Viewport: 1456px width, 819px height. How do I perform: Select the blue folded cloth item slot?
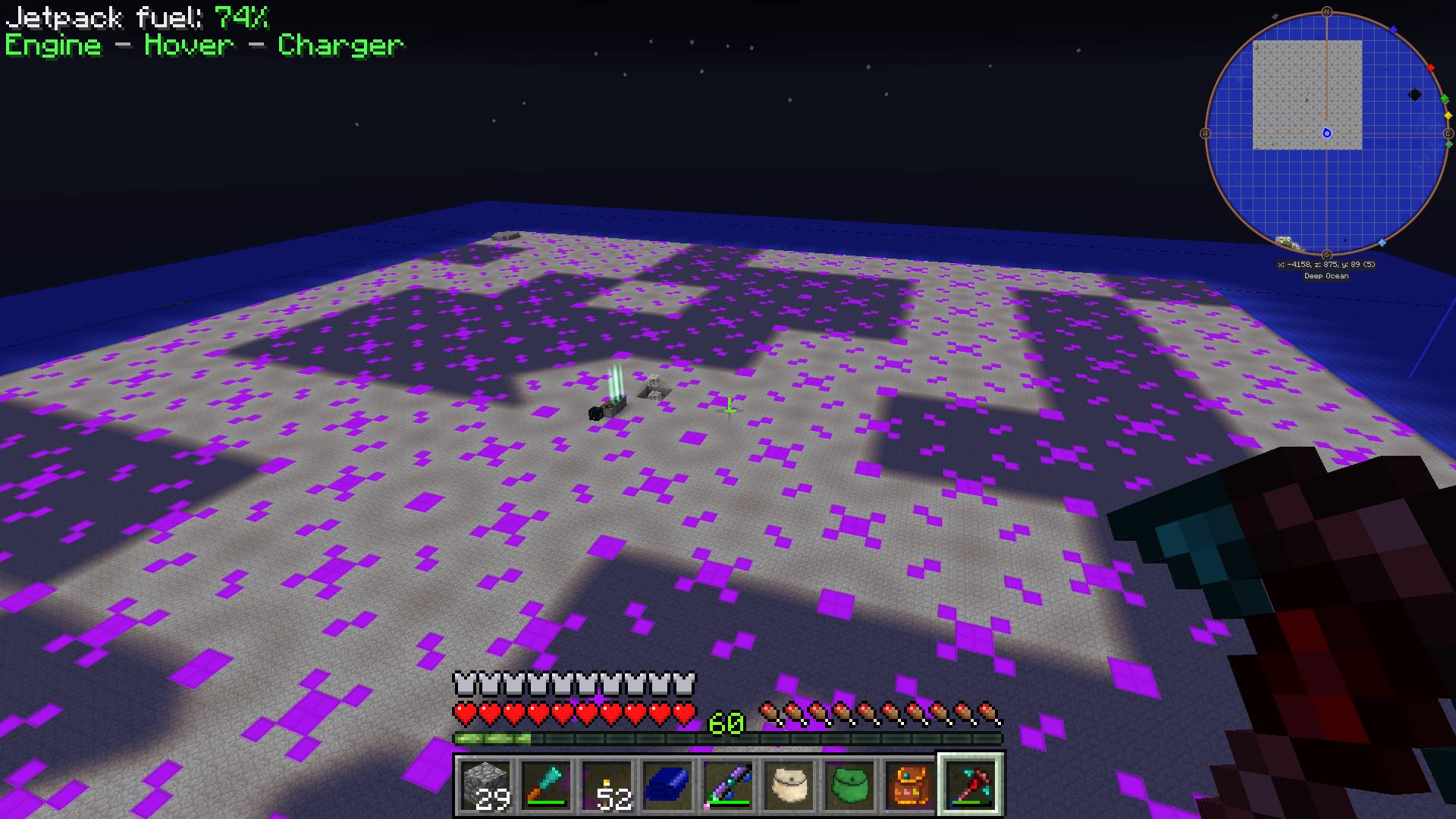pos(668,784)
